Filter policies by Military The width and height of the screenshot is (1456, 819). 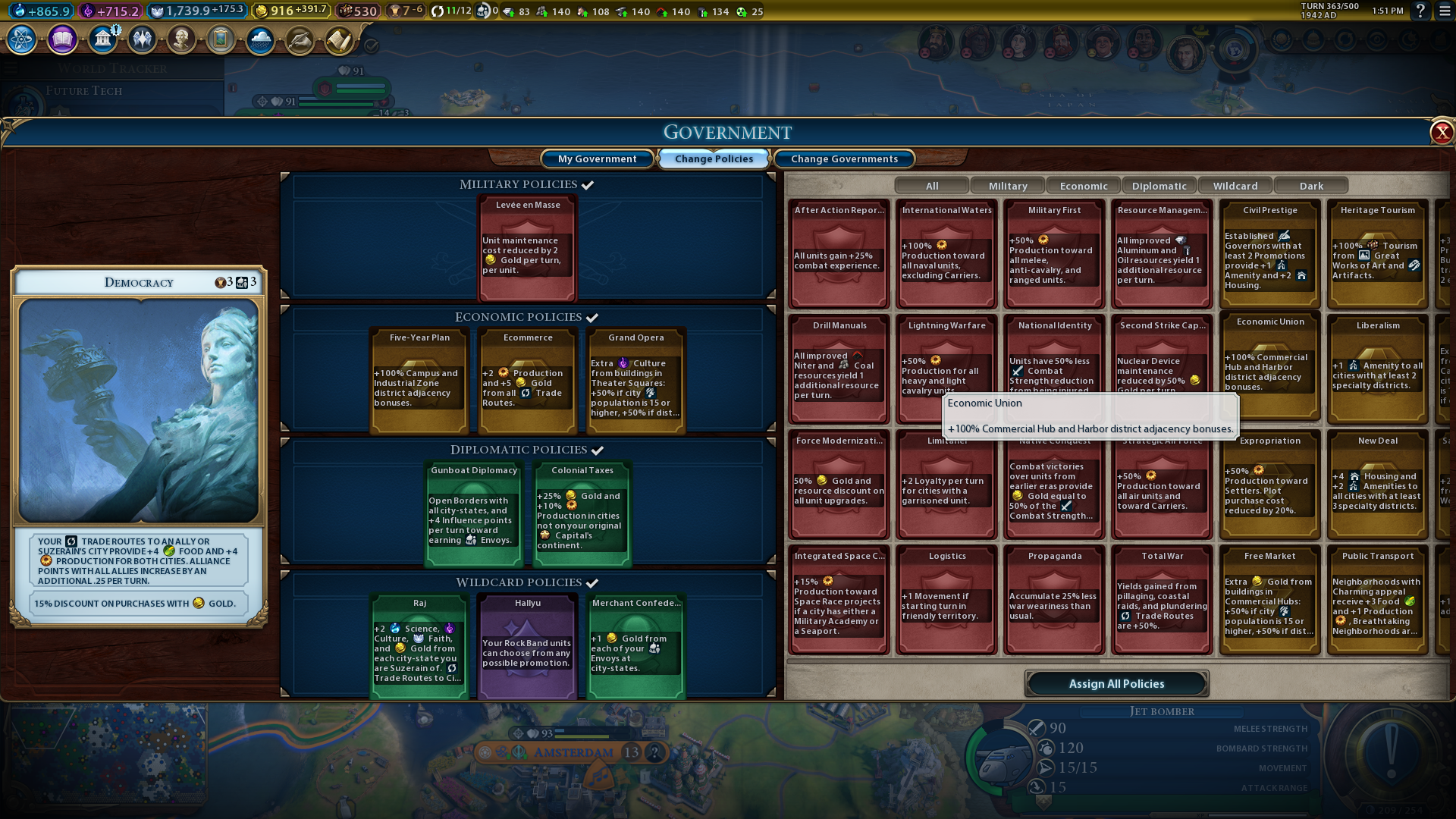click(1008, 186)
